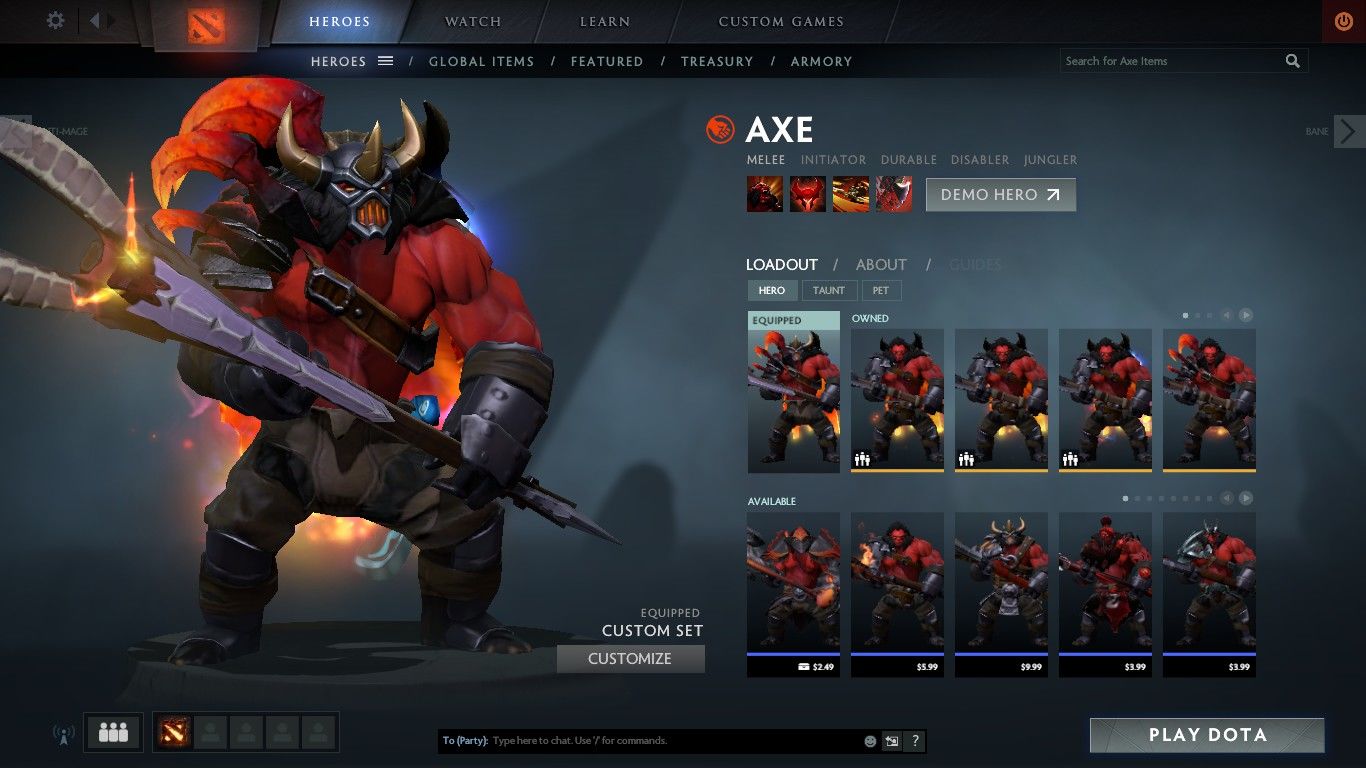
Task: Open the Treasury section
Action: 717,61
